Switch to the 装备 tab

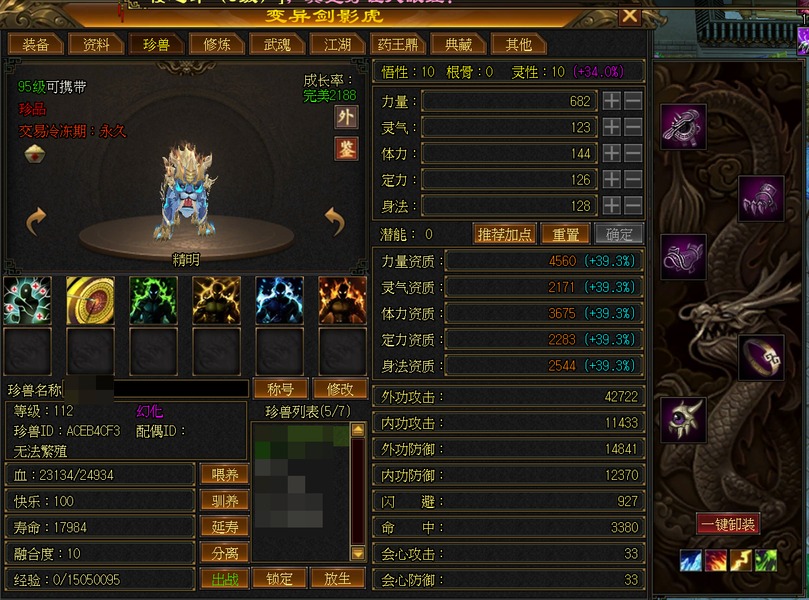[35, 44]
